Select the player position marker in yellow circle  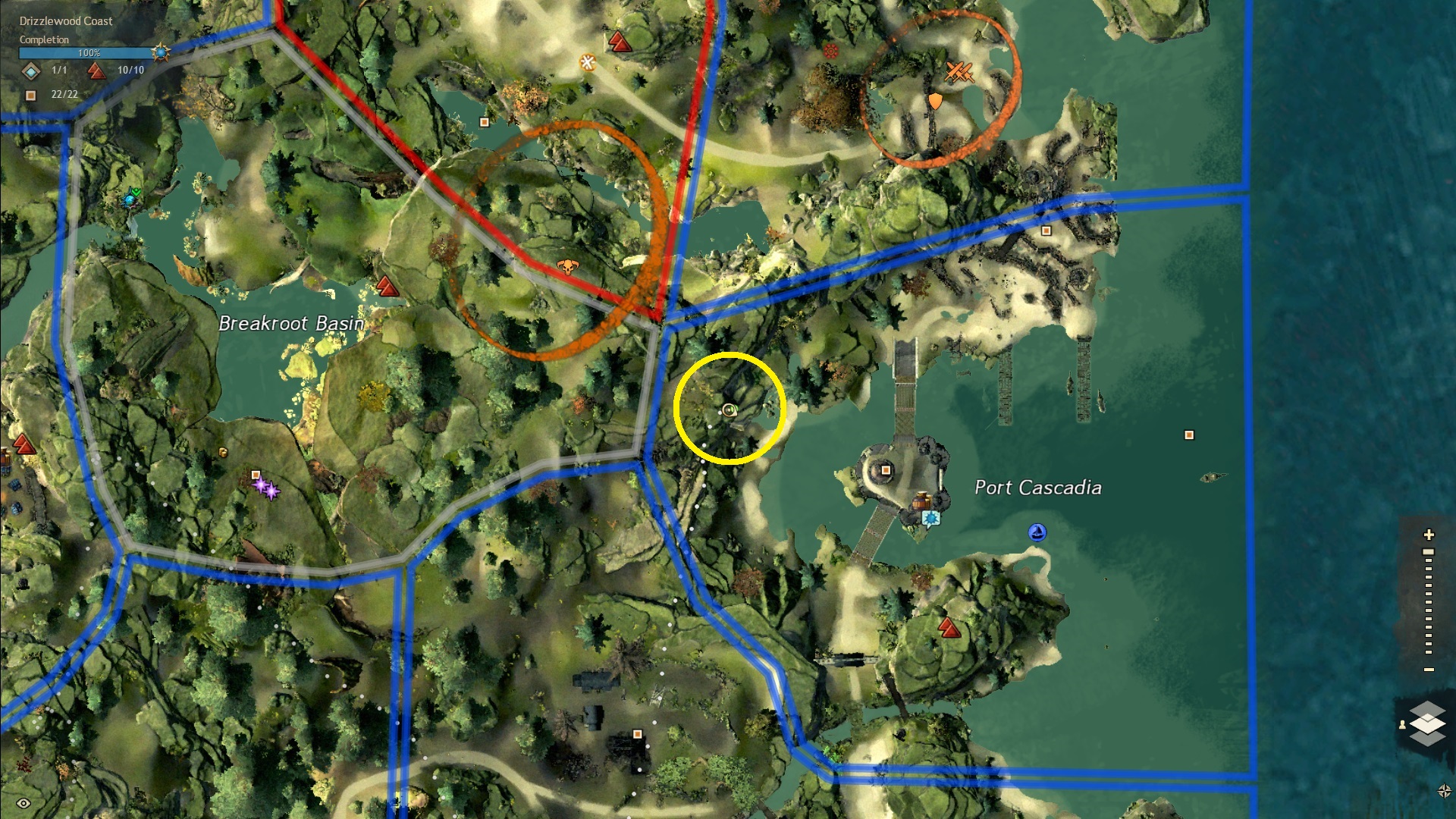pyautogui.click(x=729, y=410)
